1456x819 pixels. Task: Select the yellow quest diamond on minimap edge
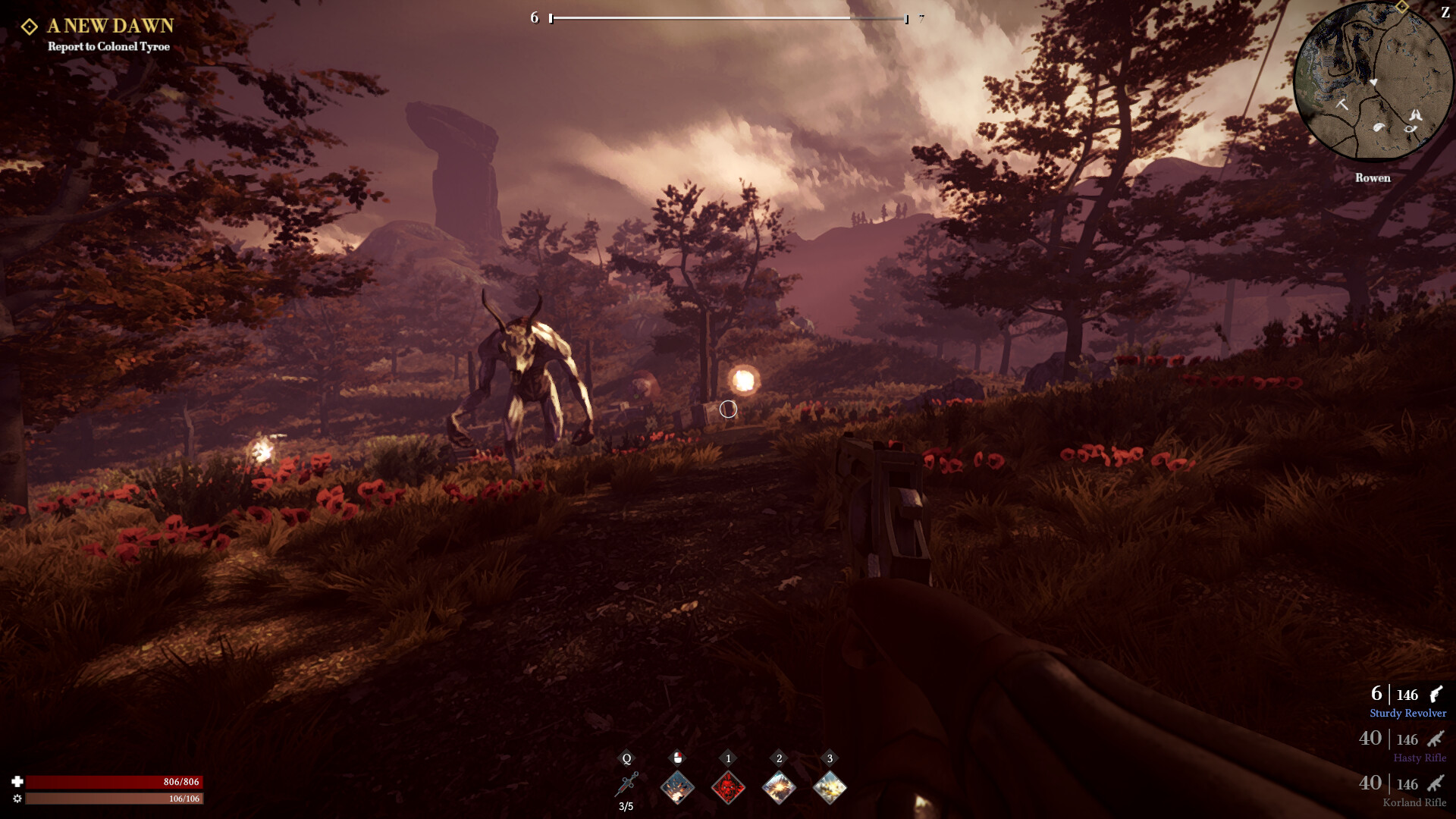(1402, 7)
